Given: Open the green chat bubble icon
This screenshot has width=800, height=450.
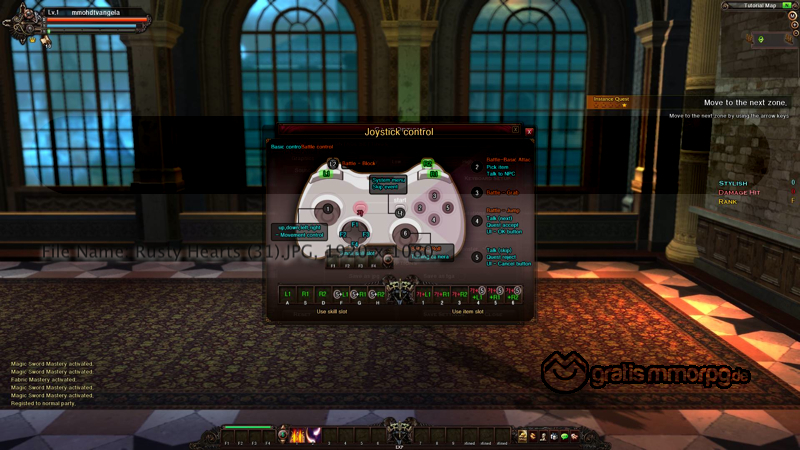Looking at the screenshot, I should point(564,436).
